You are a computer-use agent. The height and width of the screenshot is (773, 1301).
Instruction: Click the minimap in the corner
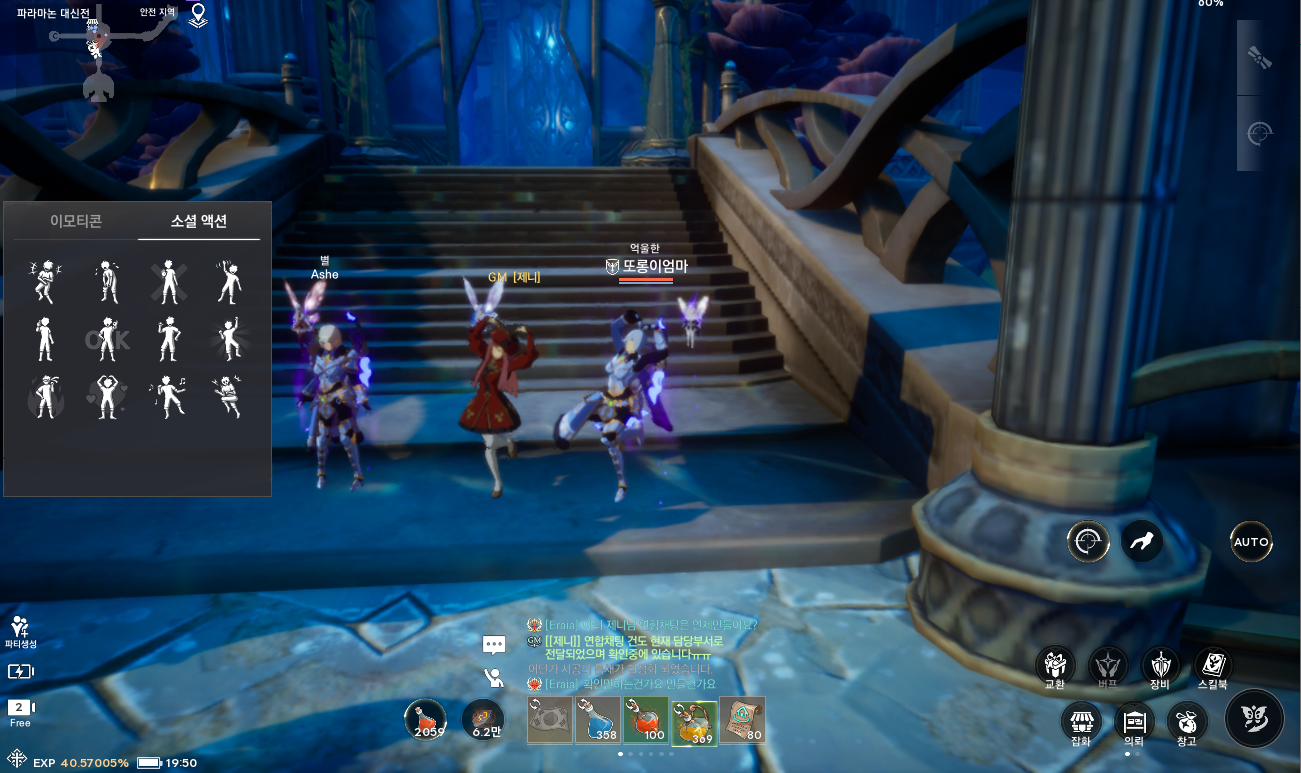pos(100,50)
